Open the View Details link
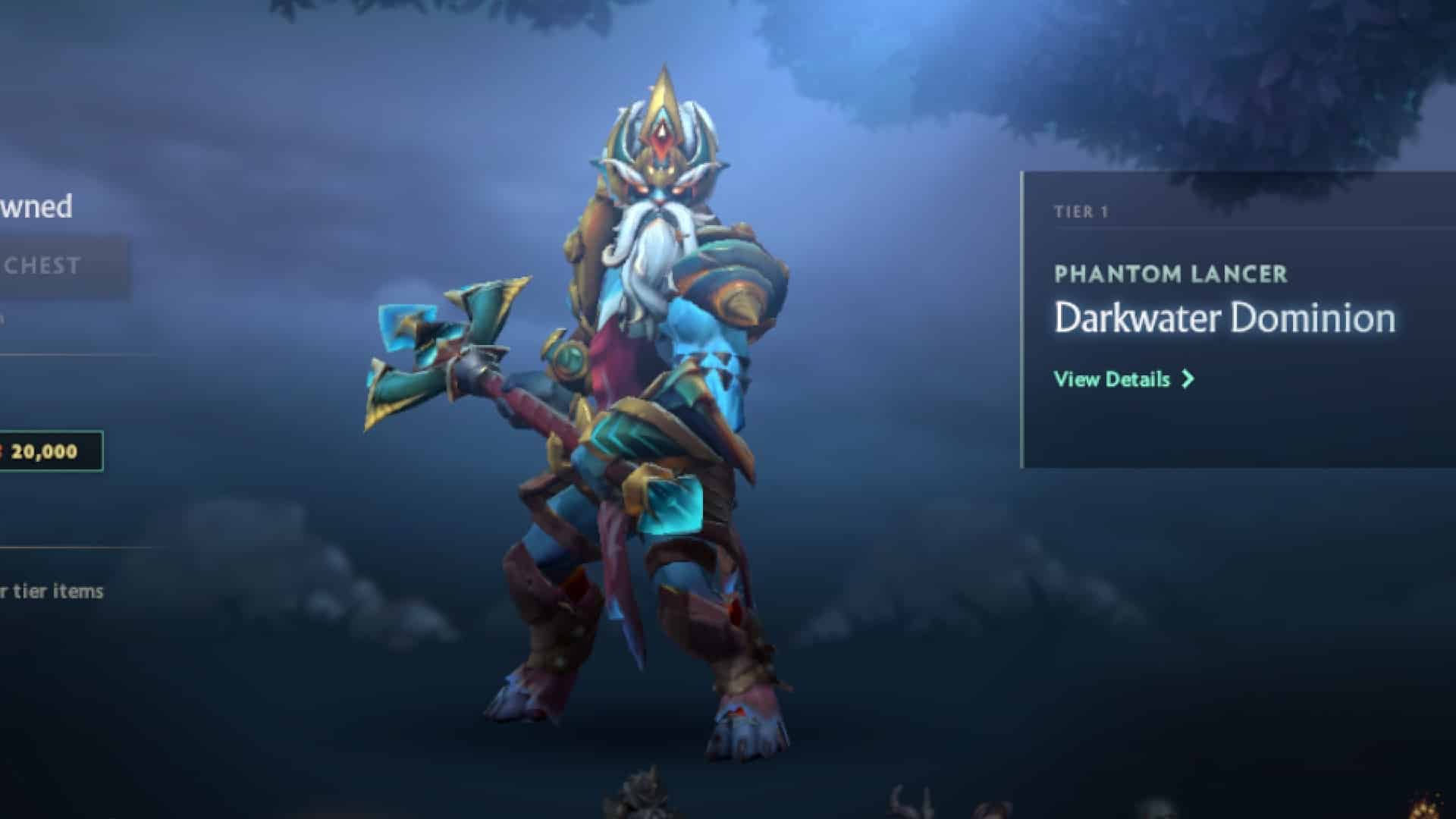 pos(1112,379)
